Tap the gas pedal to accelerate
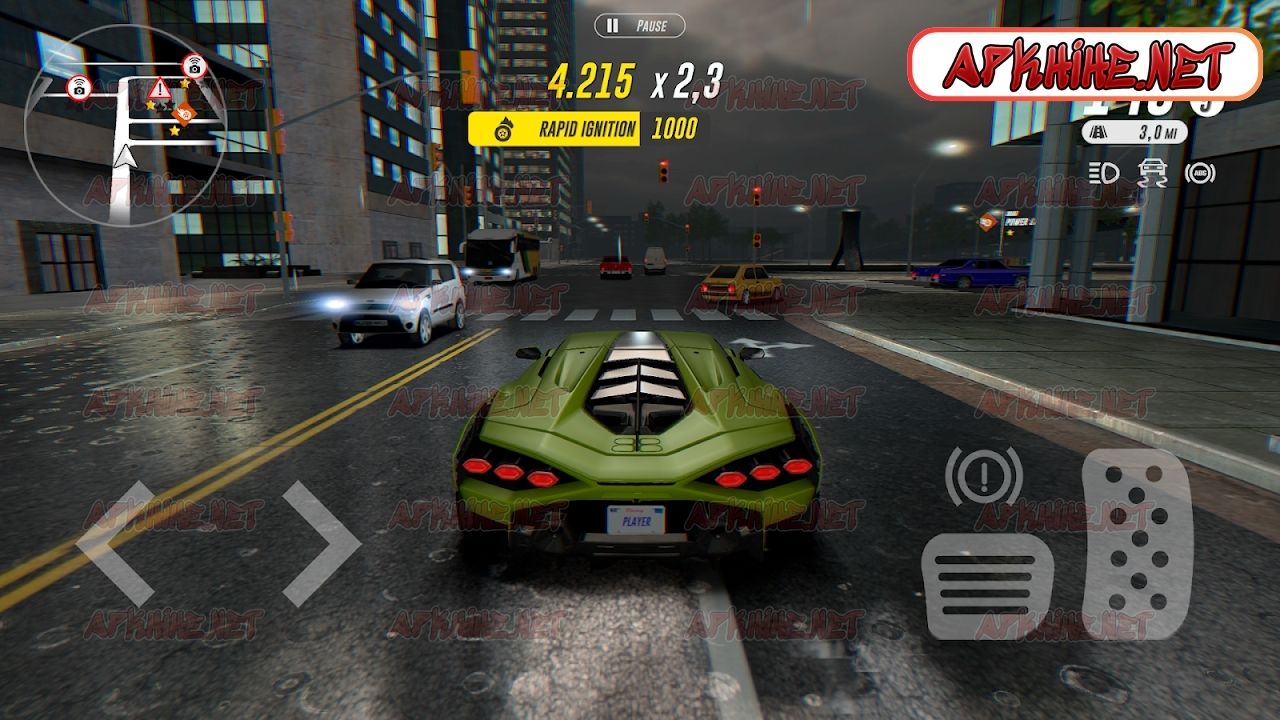This screenshot has width=1280, height=720. coord(1138,543)
